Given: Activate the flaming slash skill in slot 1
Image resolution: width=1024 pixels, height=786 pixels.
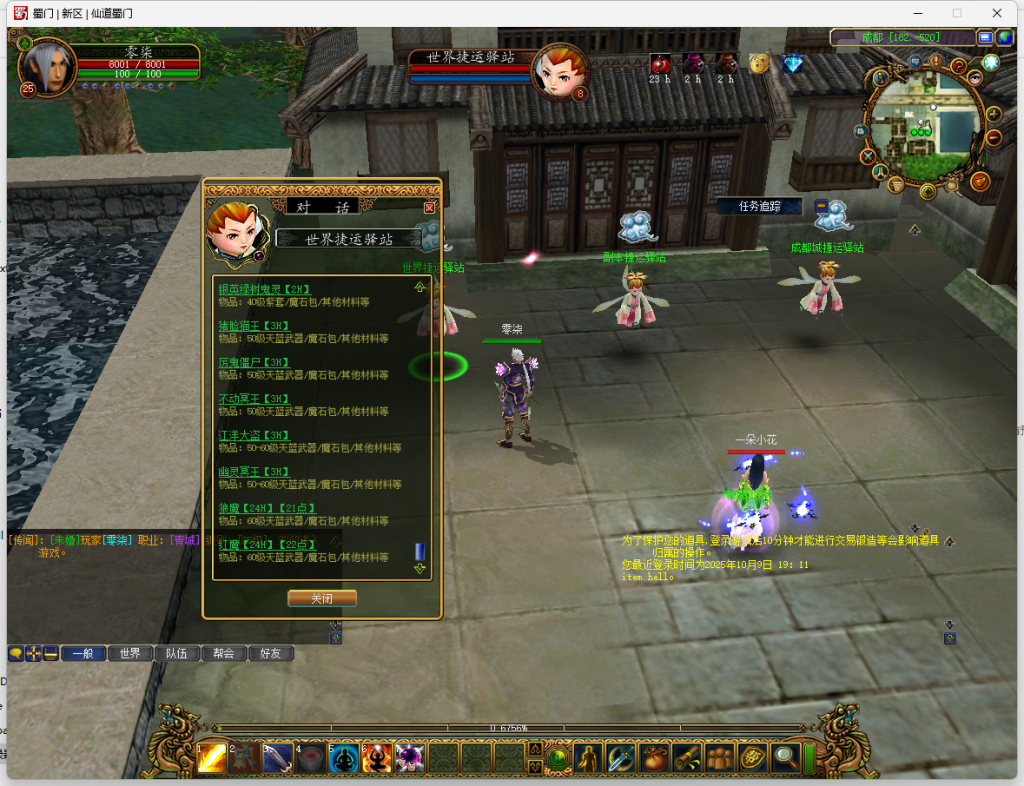Looking at the screenshot, I should pyautogui.click(x=212, y=758).
